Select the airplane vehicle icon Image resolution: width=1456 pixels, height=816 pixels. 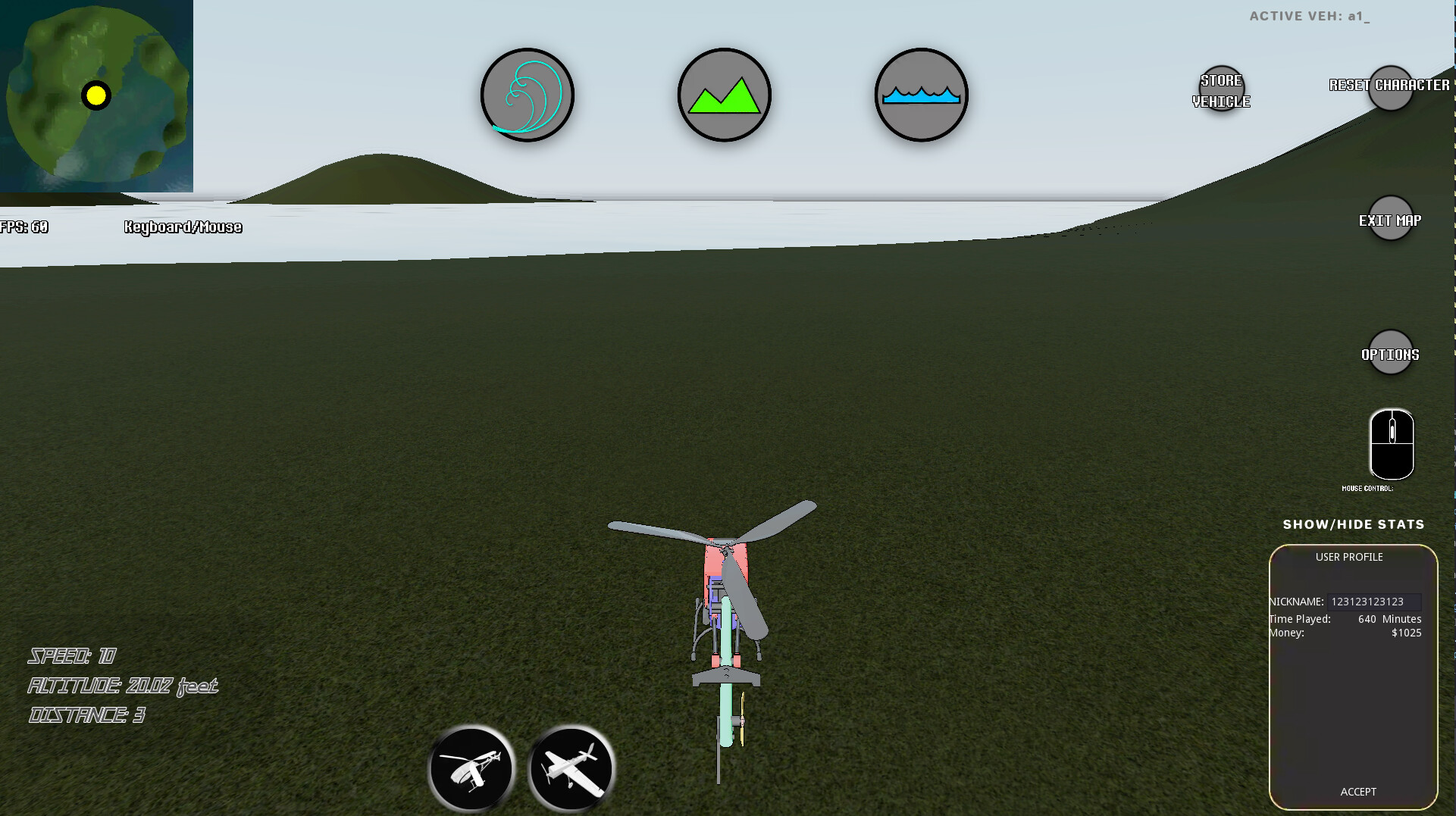tap(572, 768)
